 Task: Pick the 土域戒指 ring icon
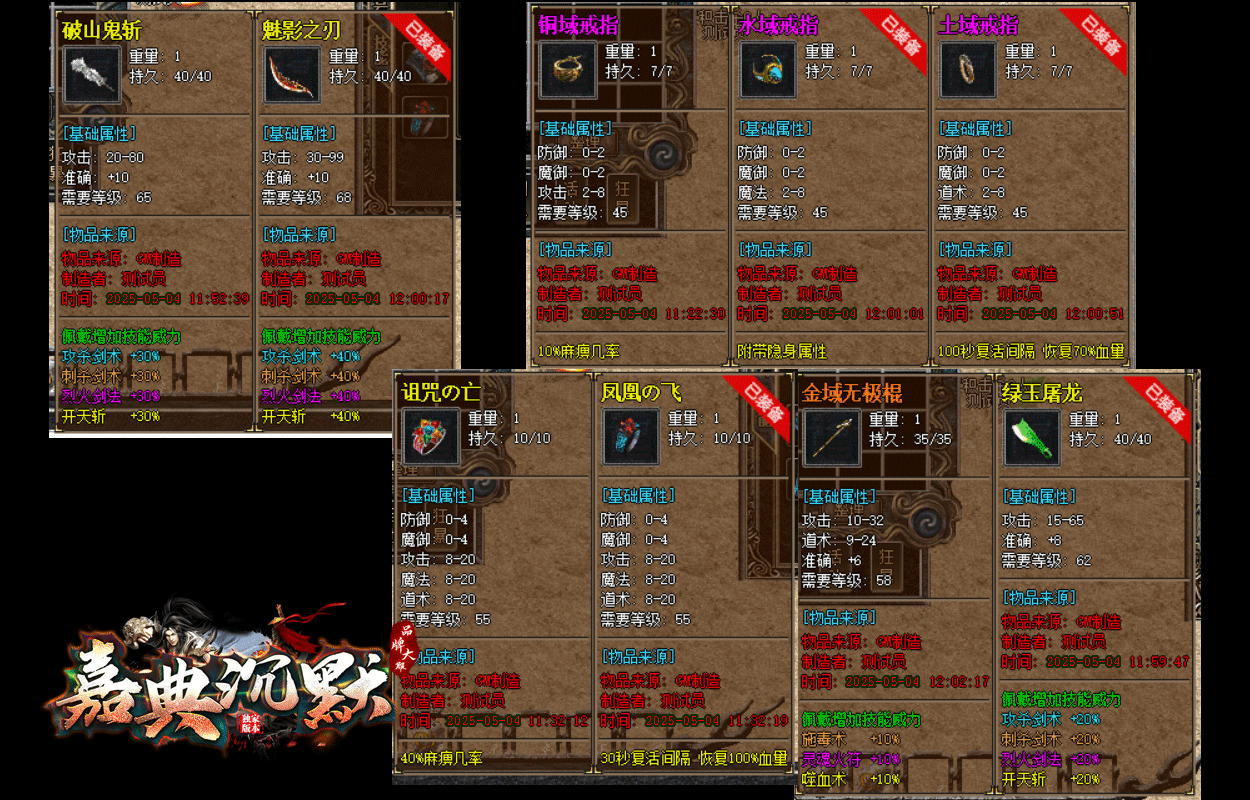tap(968, 70)
